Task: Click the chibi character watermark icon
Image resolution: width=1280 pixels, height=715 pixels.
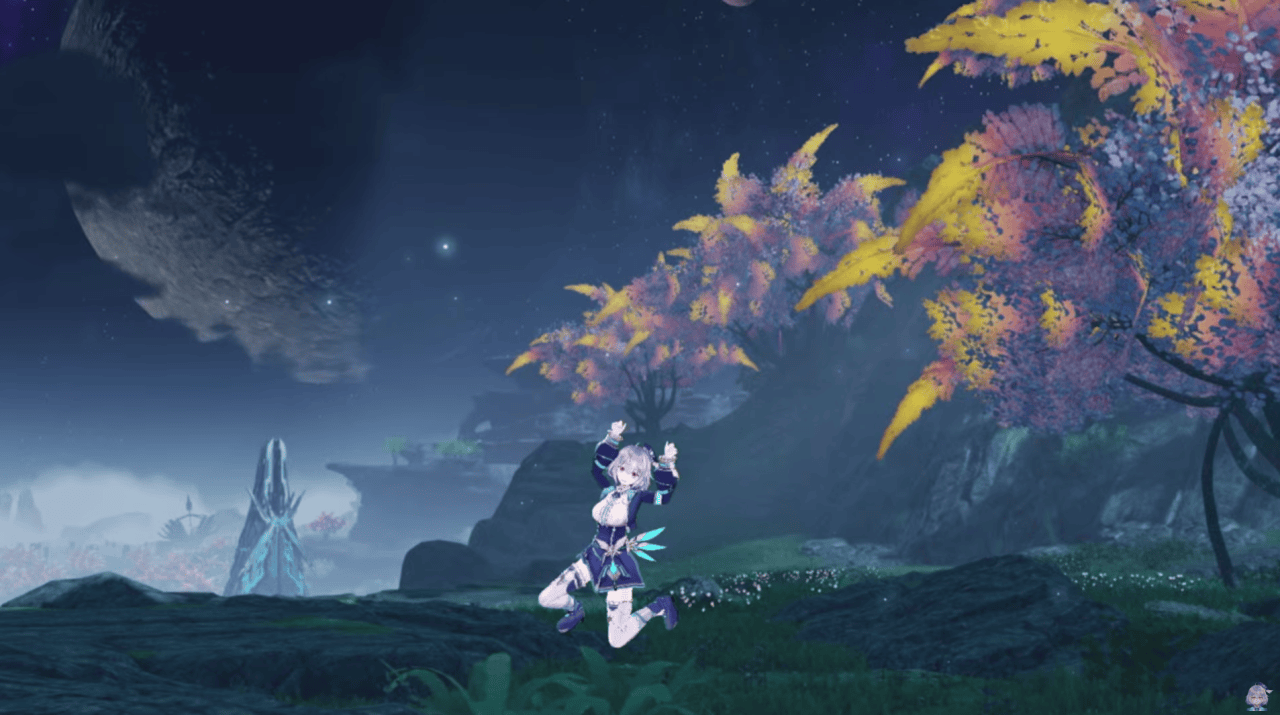Action: (1256, 695)
